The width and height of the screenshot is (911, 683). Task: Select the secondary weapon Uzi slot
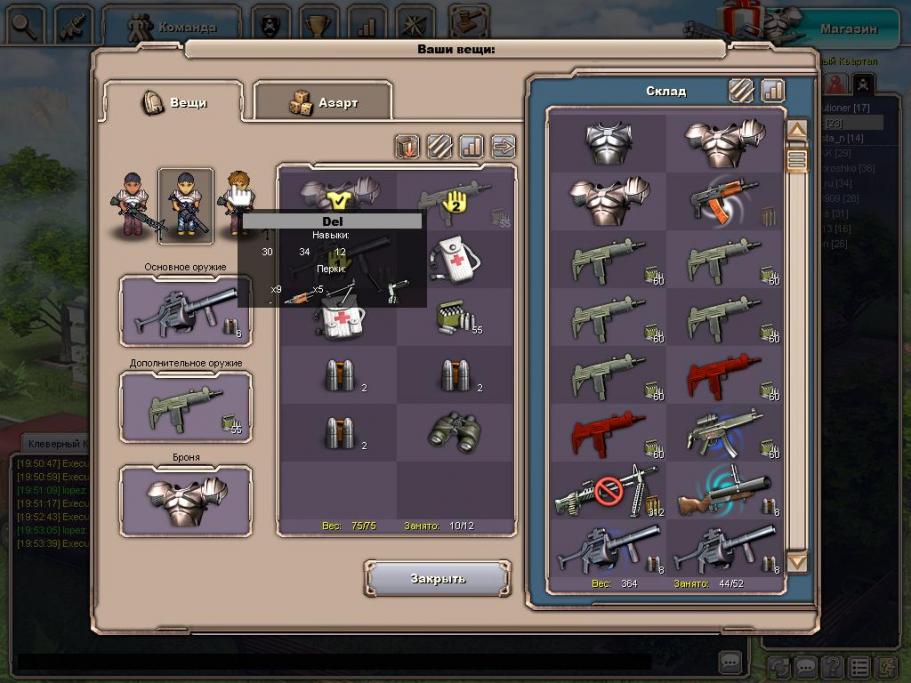185,407
